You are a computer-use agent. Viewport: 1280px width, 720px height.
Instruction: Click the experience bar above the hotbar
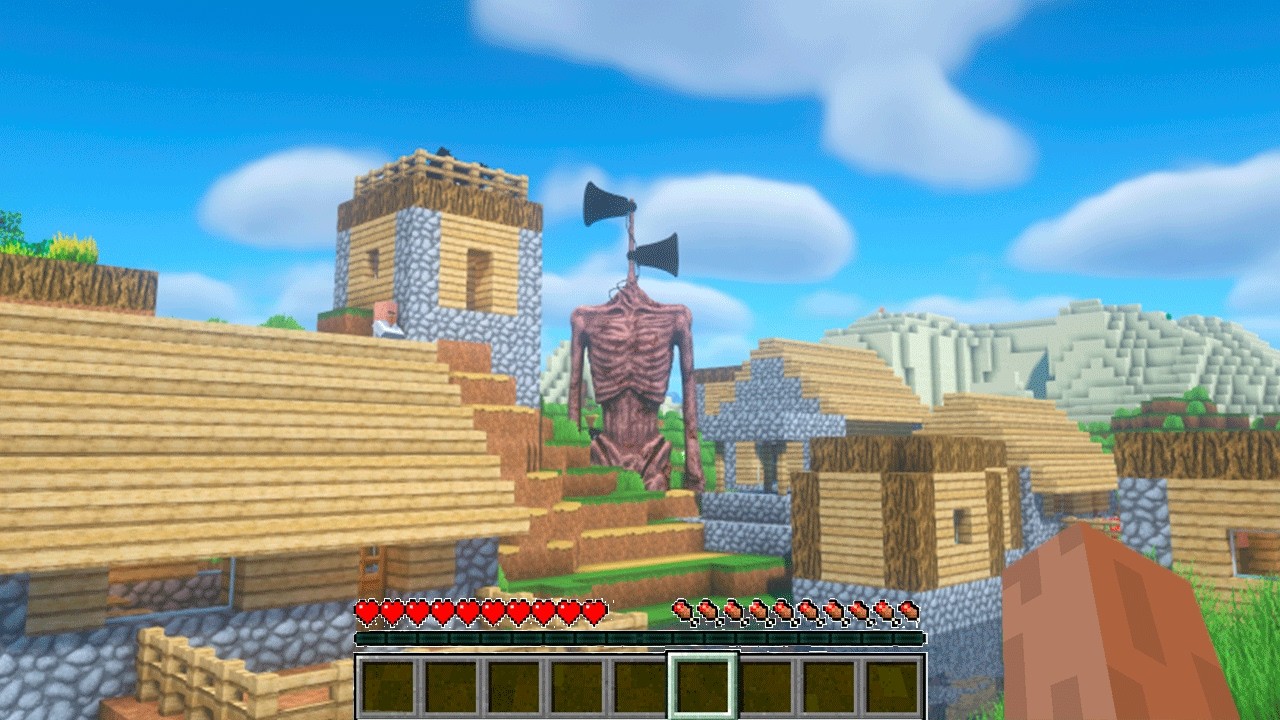640,636
